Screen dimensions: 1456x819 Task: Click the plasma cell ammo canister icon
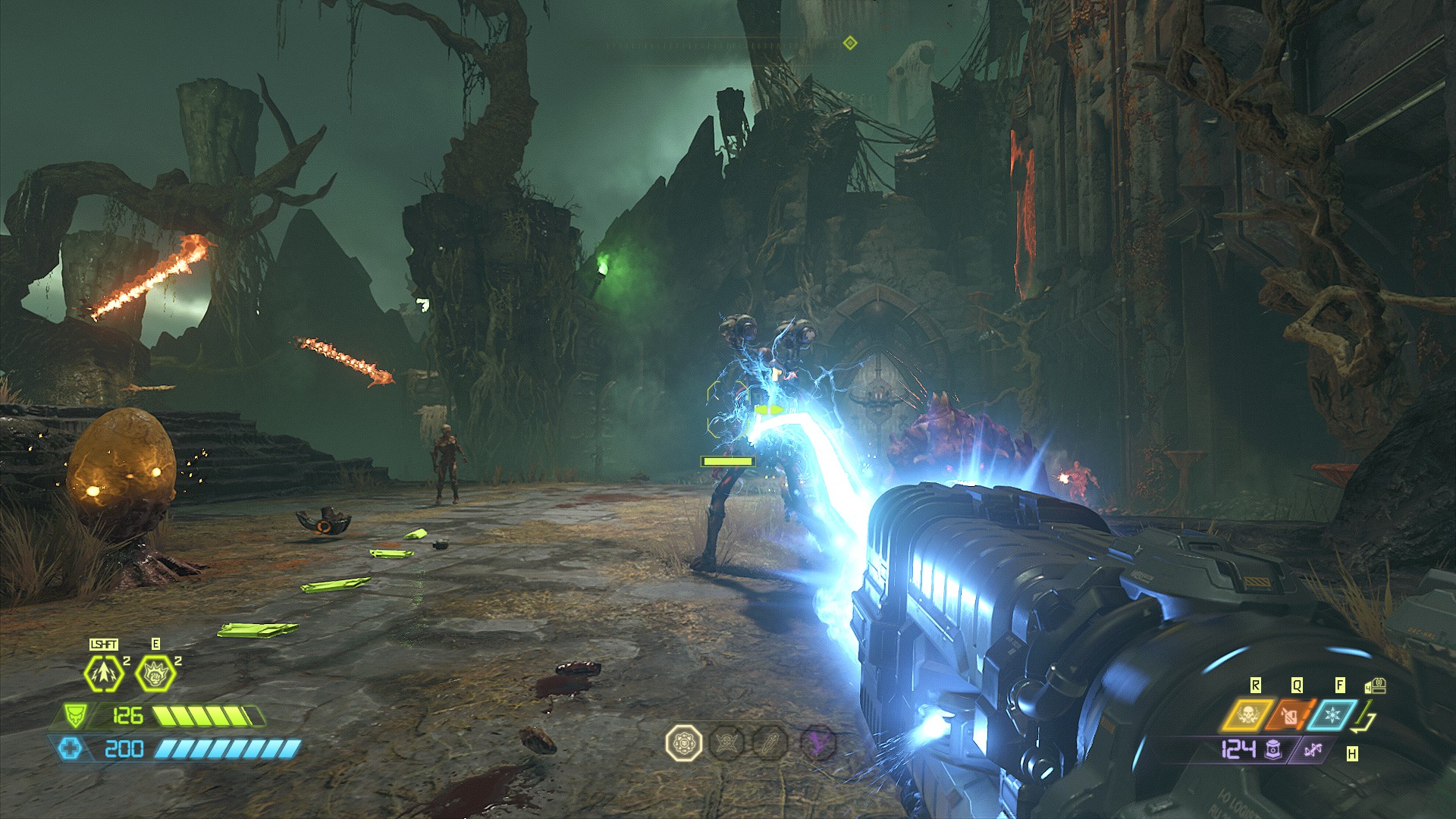1273,749
